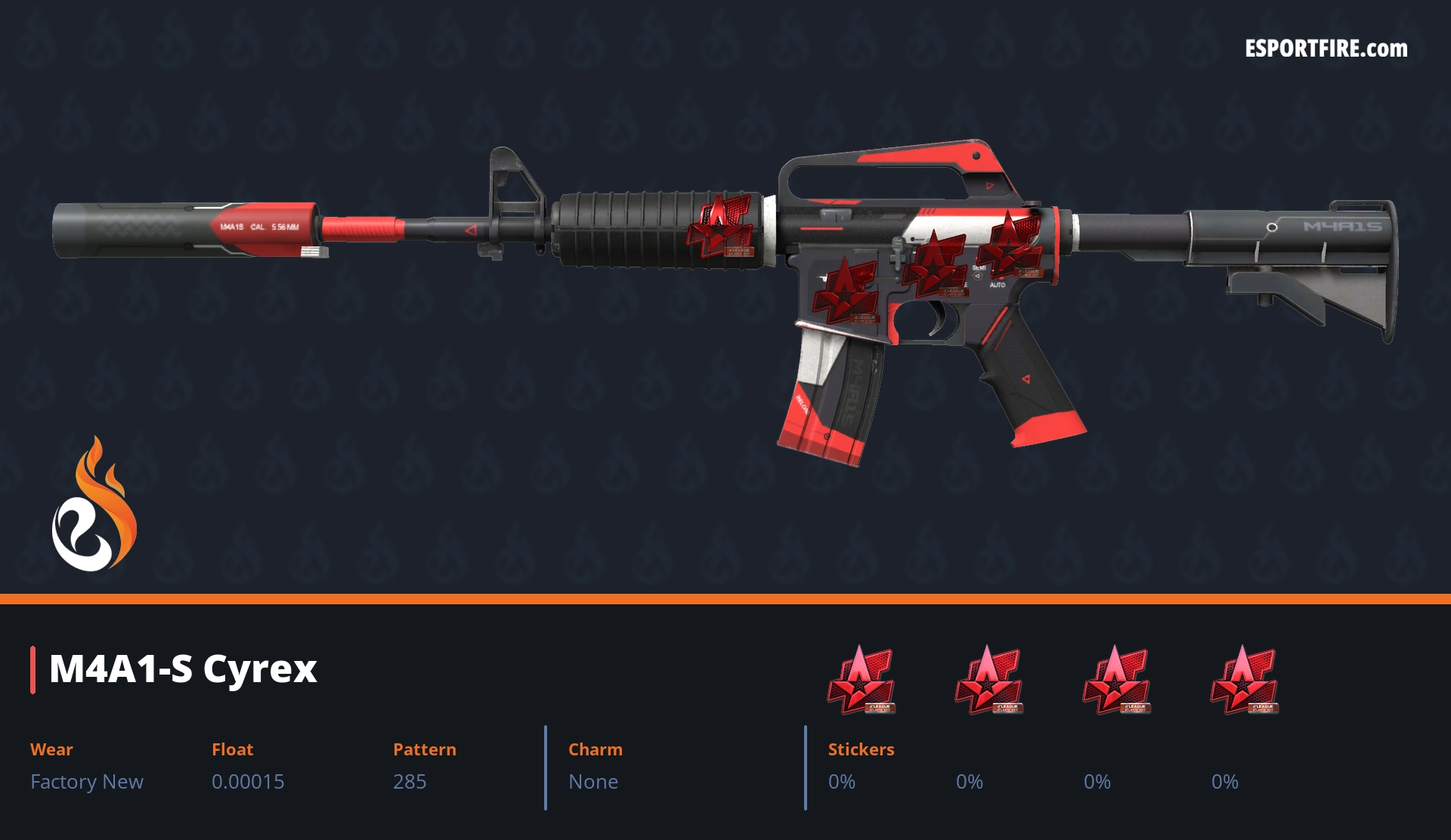Click the EsportFire flame logo
This screenshot has height=840, width=1451.
coord(94,505)
